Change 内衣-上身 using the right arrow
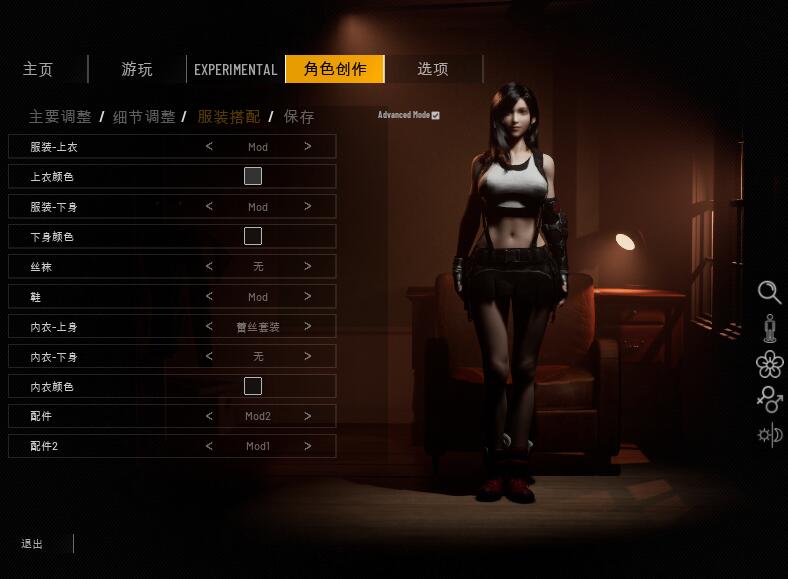Viewport: 788px width, 579px height. (x=308, y=326)
